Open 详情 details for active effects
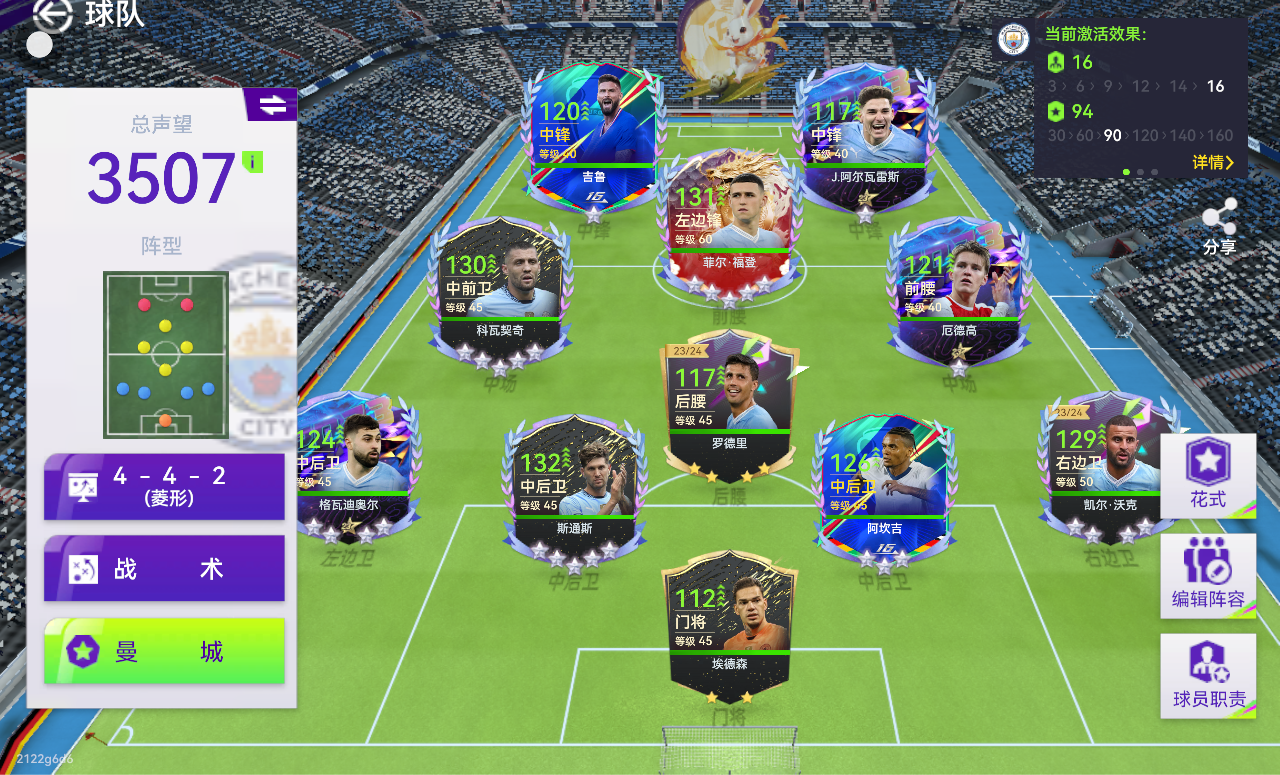Screen dimensions: 1280x775 pos(1213,162)
